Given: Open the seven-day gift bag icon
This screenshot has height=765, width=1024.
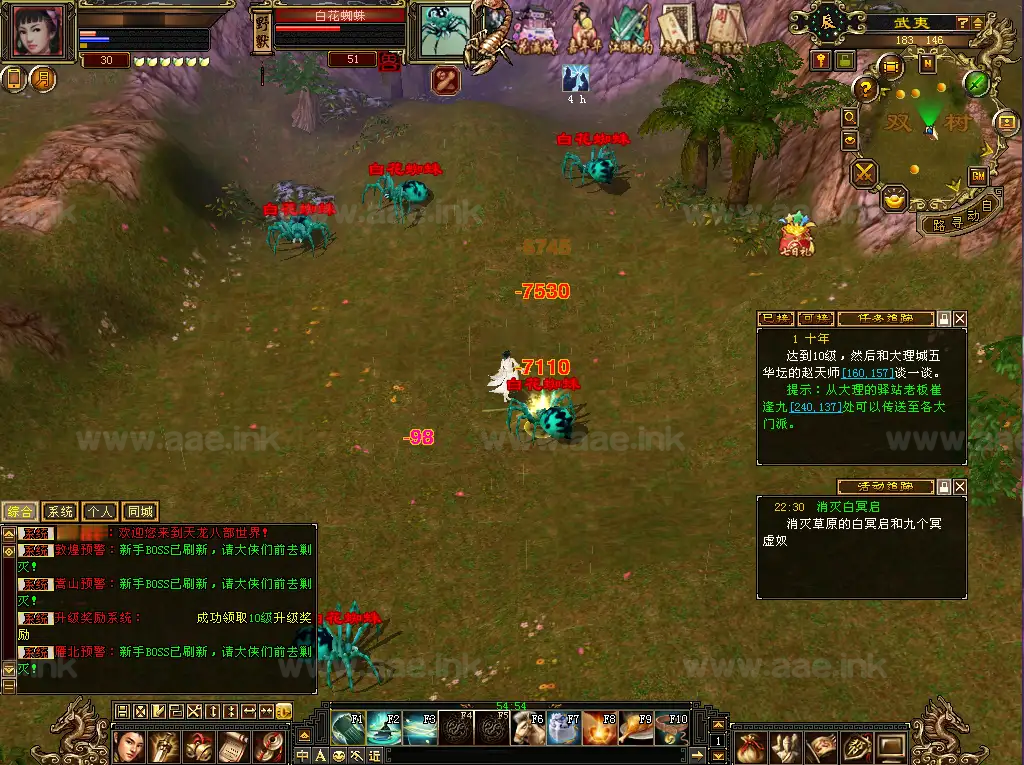Looking at the screenshot, I should [x=796, y=234].
